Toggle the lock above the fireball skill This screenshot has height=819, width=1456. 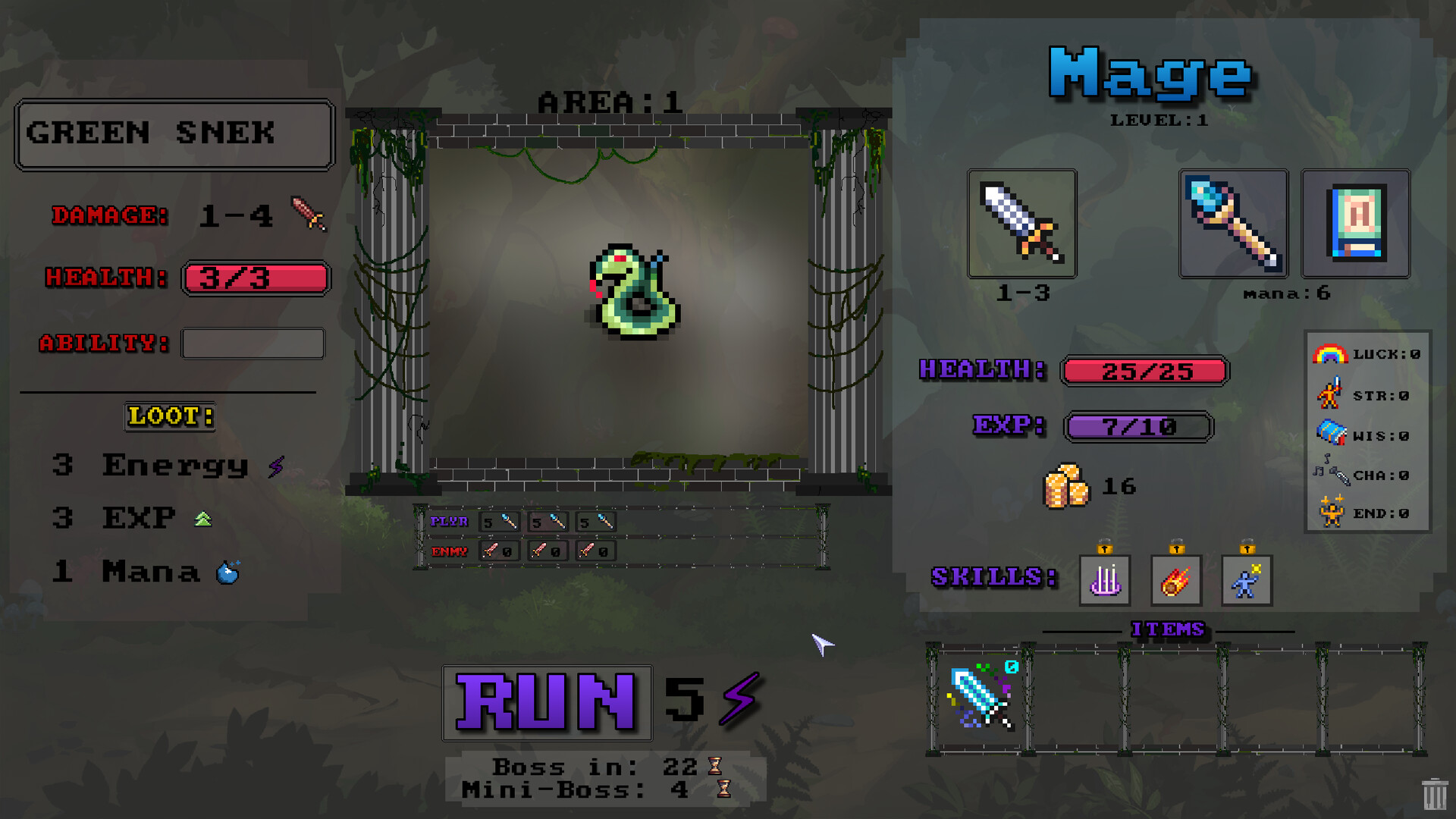pyautogui.click(x=1175, y=548)
